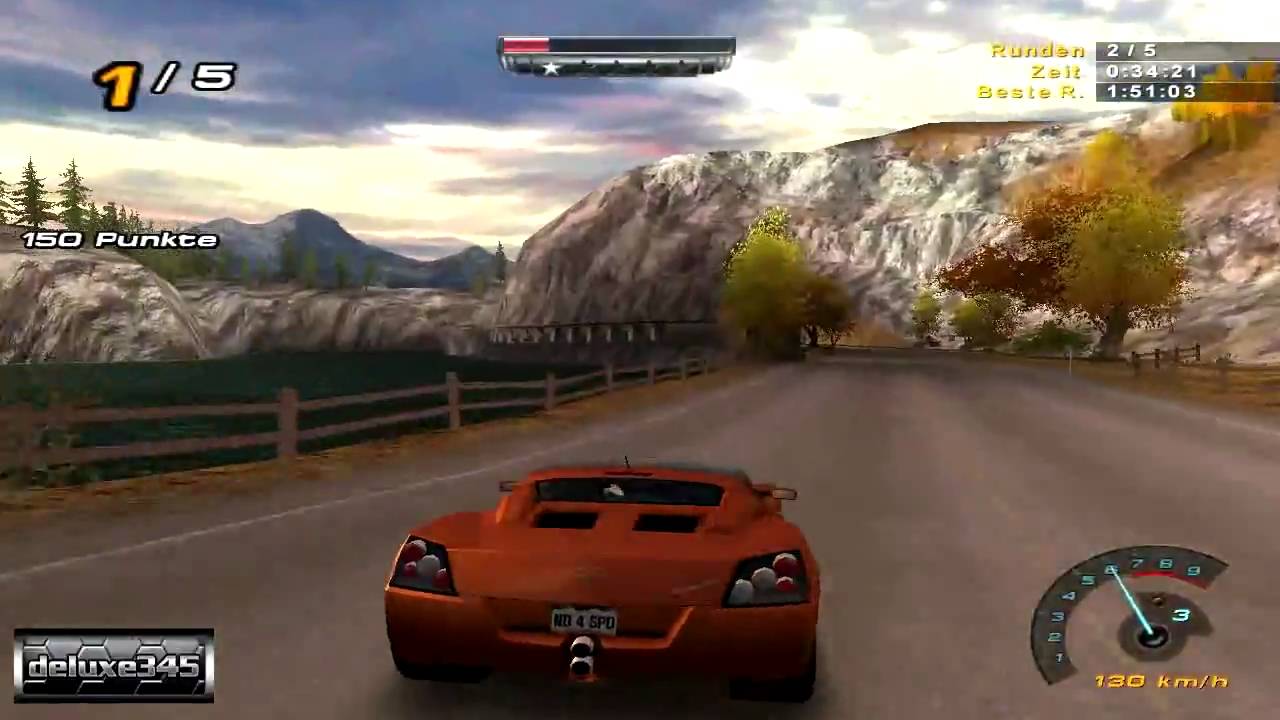The width and height of the screenshot is (1280, 720).
Task: Click the NO 4 SPD license plate
Action: (x=582, y=620)
